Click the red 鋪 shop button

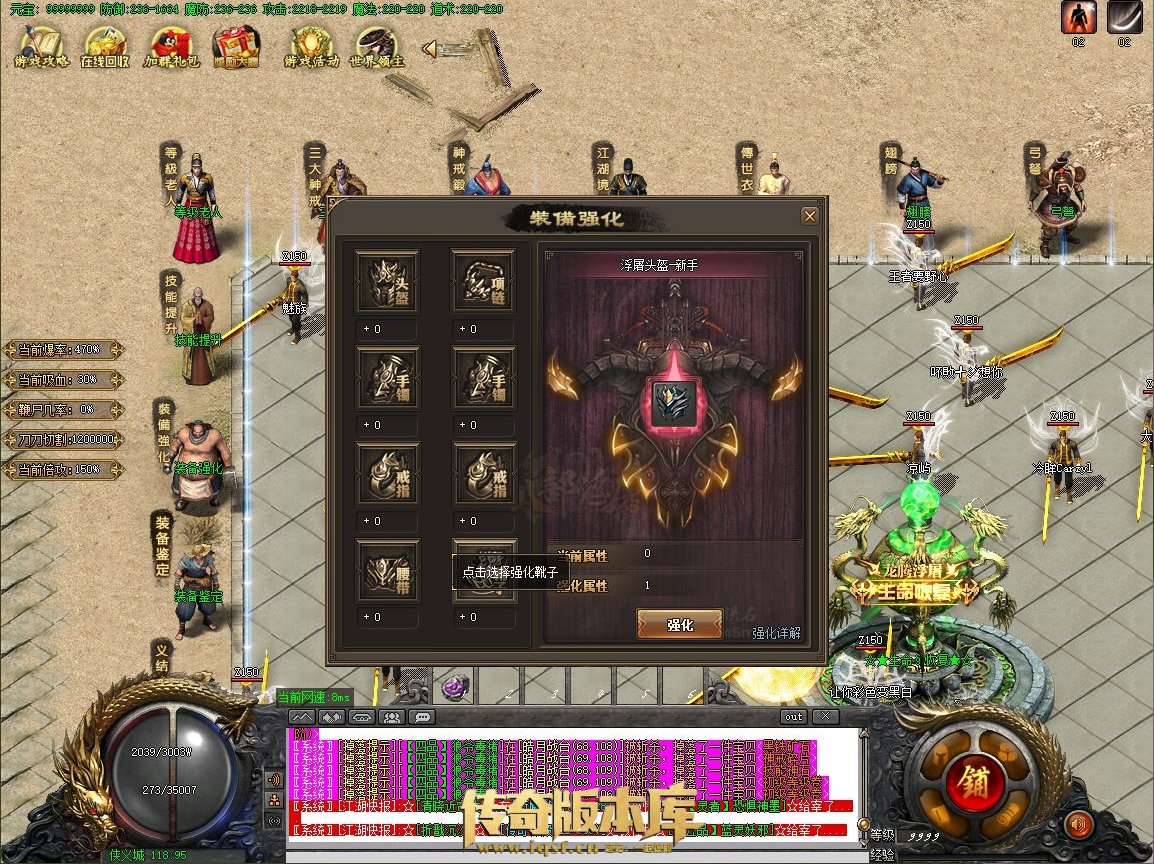pyautogui.click(x=965, y=782)
